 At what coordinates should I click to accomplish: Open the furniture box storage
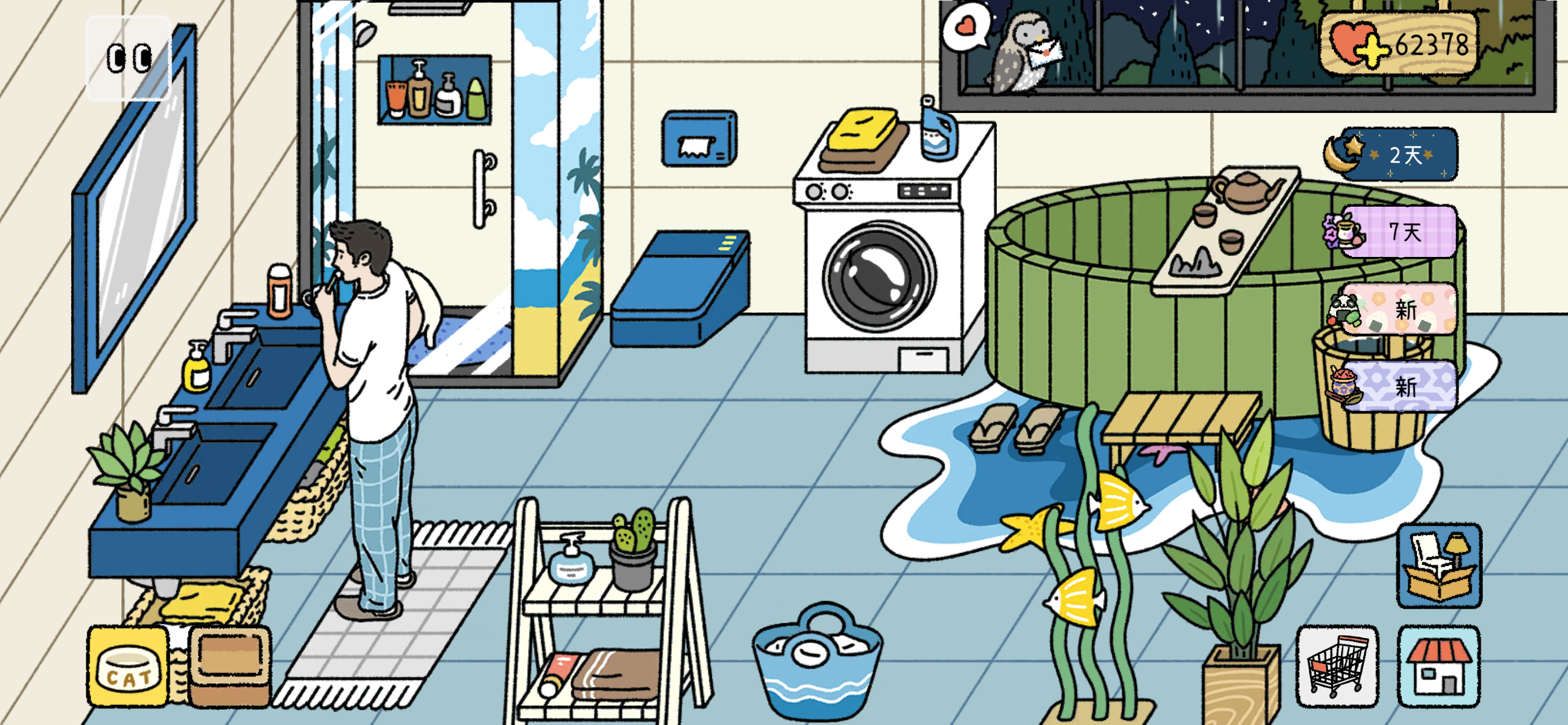(x=1438, y=566)
